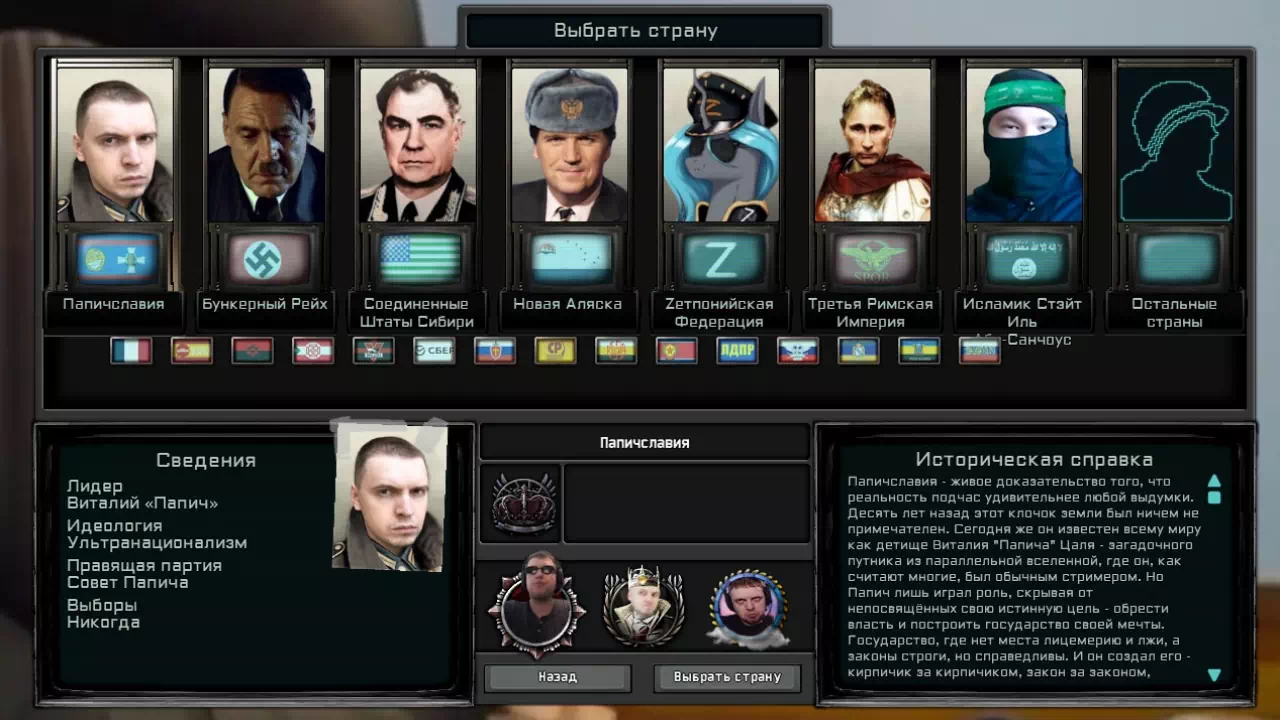Choose Бункерный Рейх as your country
This screenshot has height=720, width=1280.
coord(265,144)
